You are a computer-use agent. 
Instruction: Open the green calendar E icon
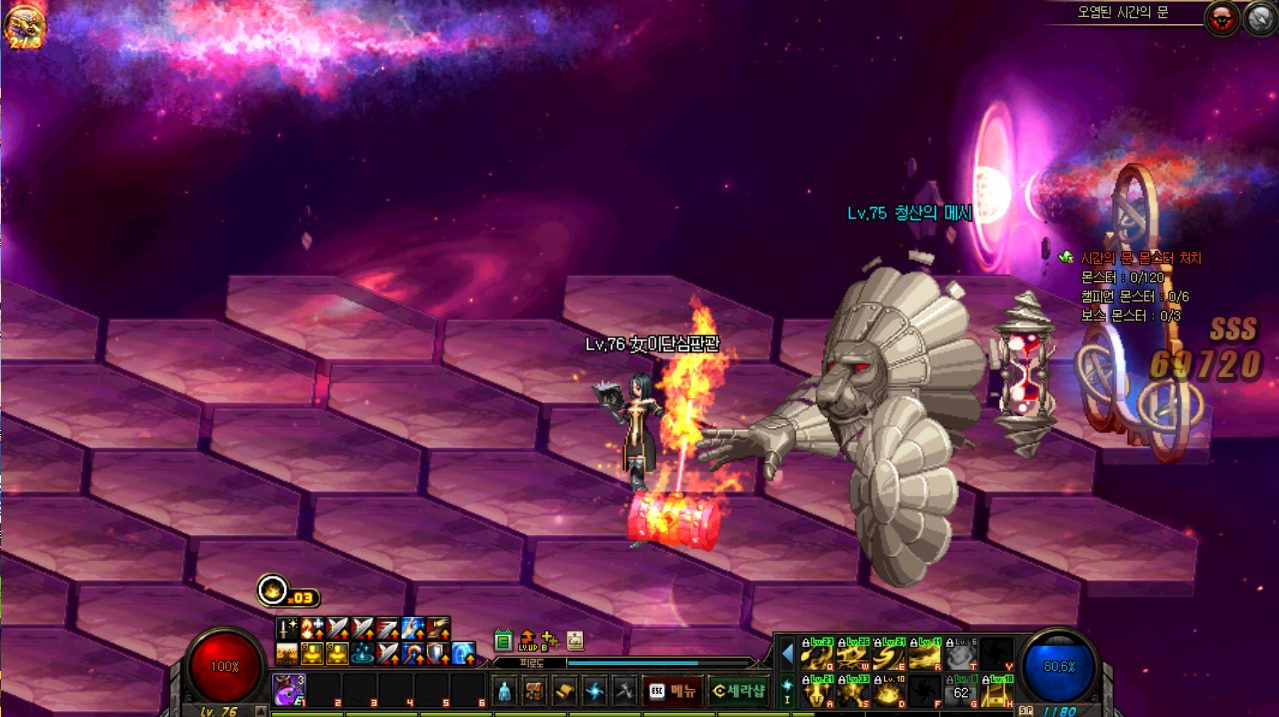[x=503, y=640]
